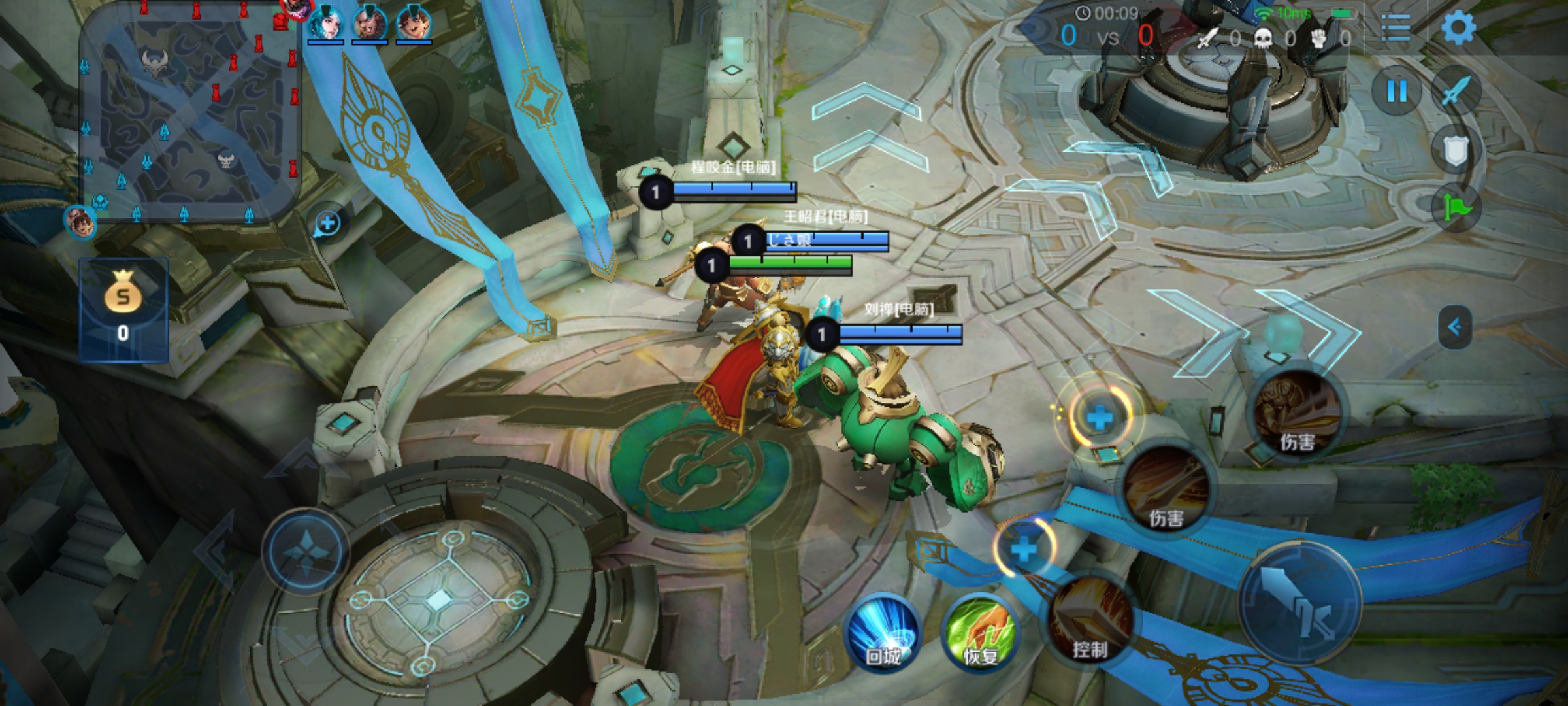Collapse the side panel arrow

point(1455,326)
